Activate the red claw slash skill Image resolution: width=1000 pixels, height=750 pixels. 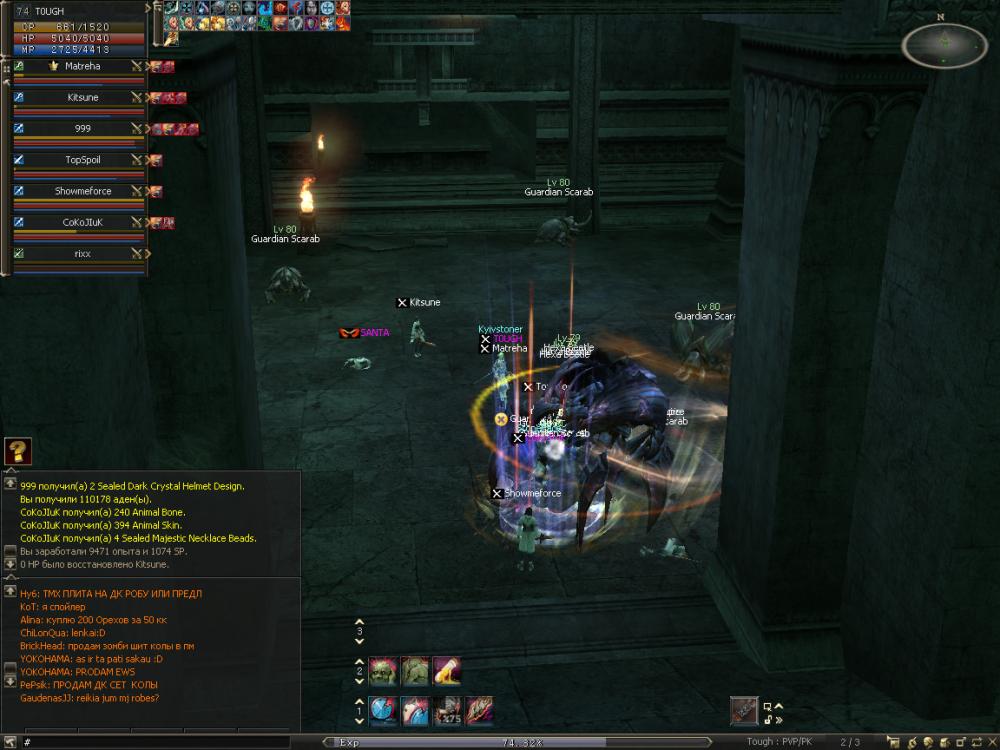coord(479,710)
